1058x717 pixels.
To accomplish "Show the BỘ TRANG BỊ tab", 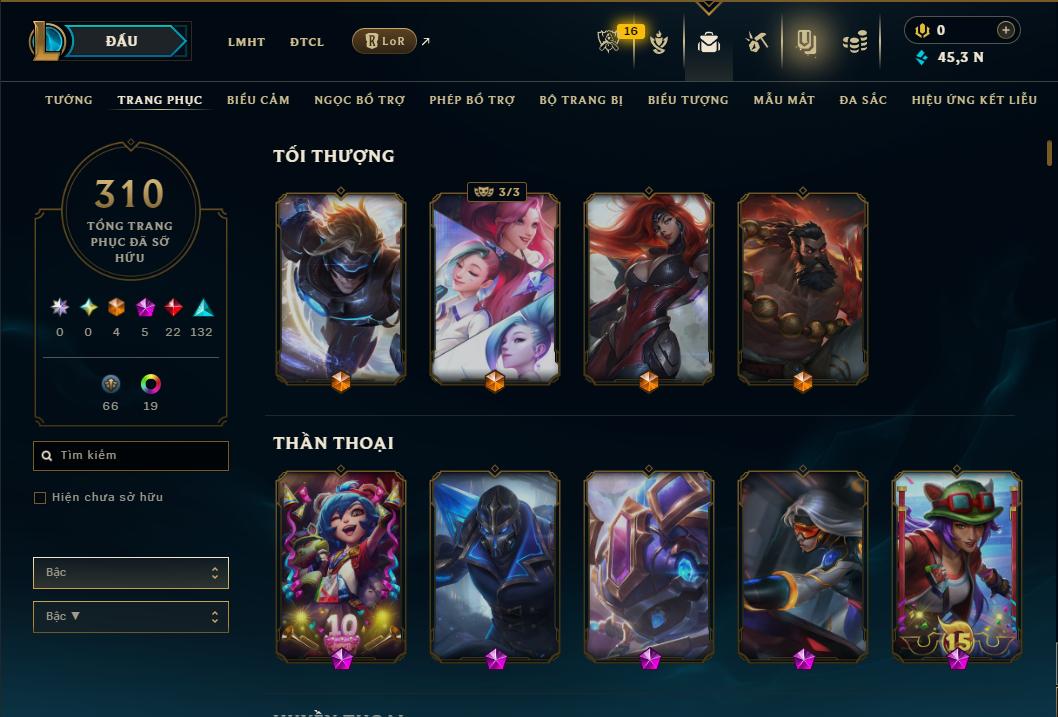I will [581, 100].
